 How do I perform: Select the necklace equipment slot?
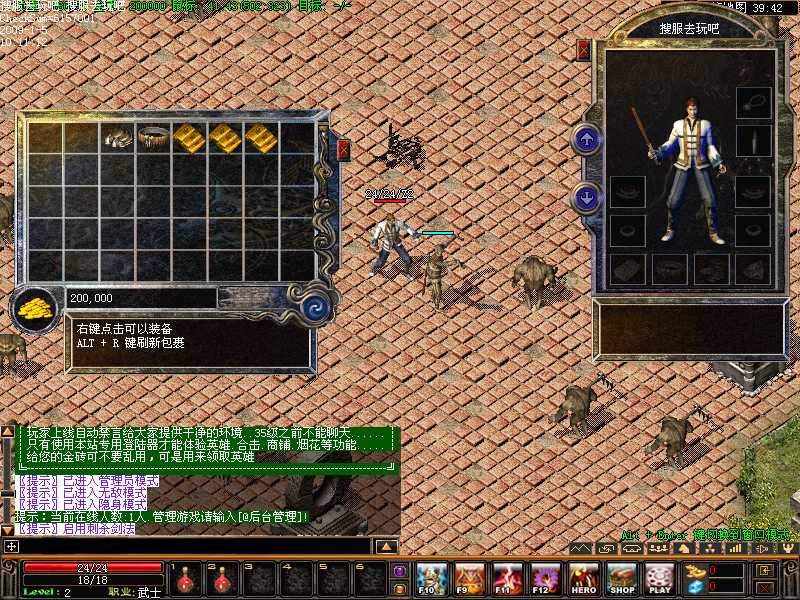coord(753,102)
